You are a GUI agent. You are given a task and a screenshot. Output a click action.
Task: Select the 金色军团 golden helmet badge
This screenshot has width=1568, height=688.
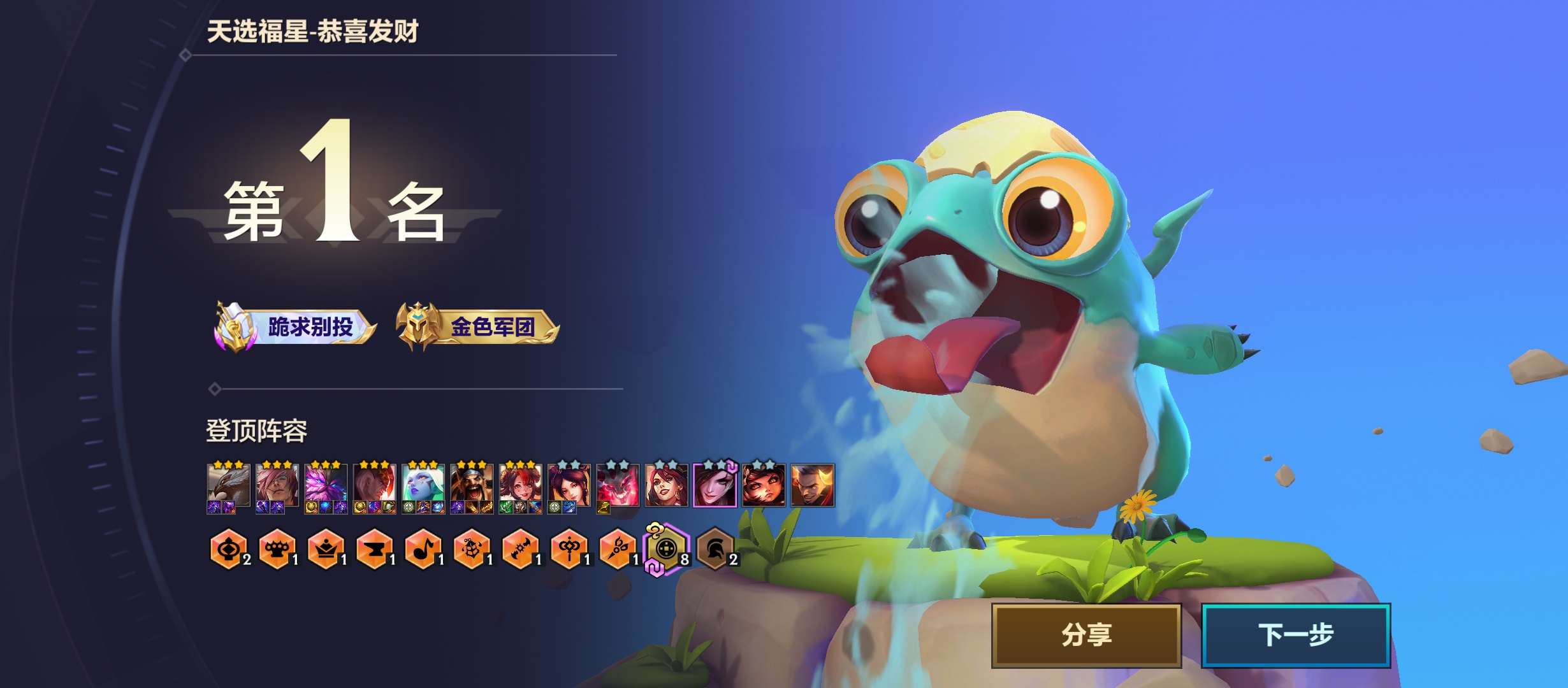coord(477,327)
